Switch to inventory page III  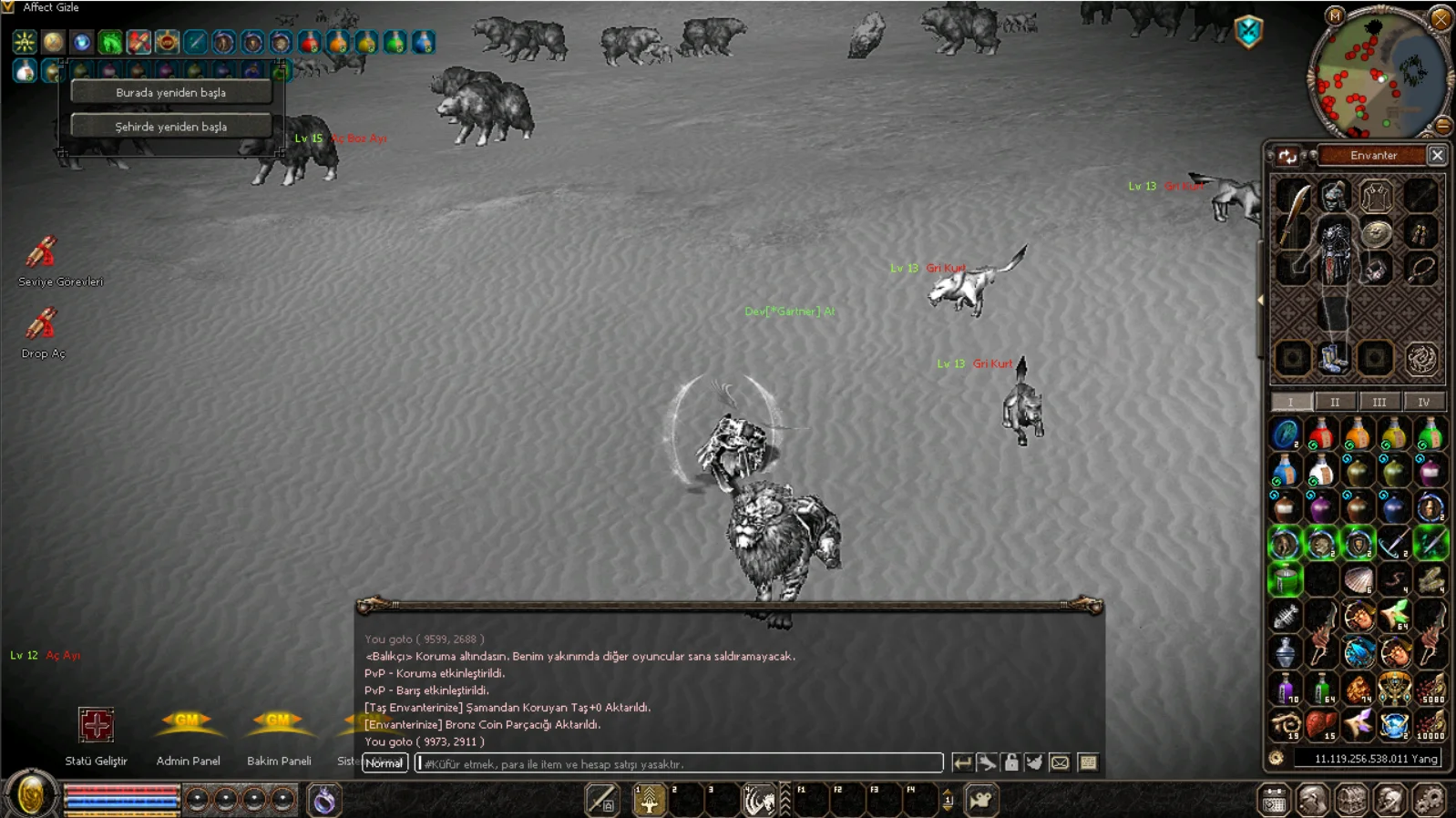pyautogui.click(x=1379, y=402)
